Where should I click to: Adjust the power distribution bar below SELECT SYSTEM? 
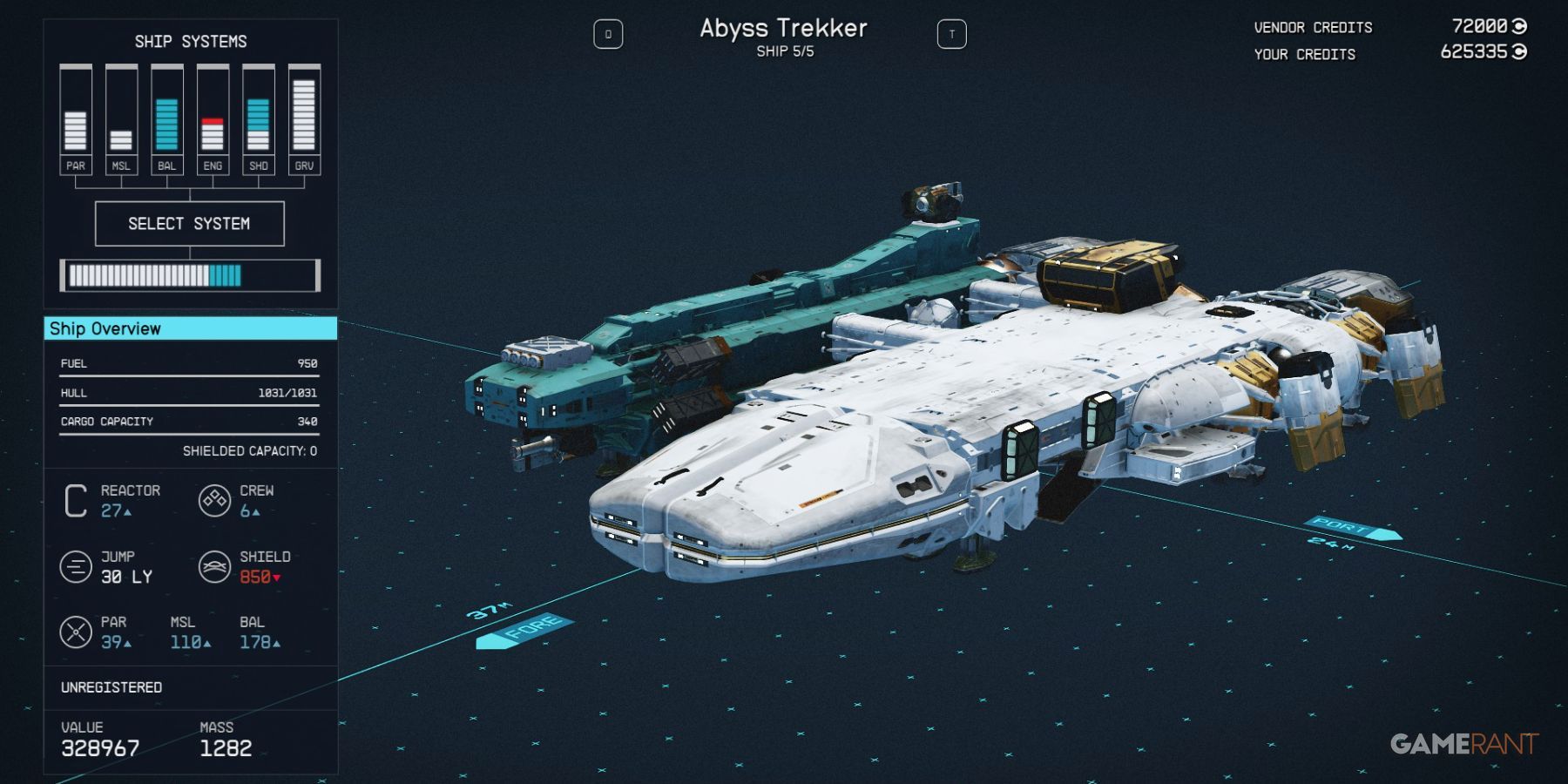click(x=190, y=274)
